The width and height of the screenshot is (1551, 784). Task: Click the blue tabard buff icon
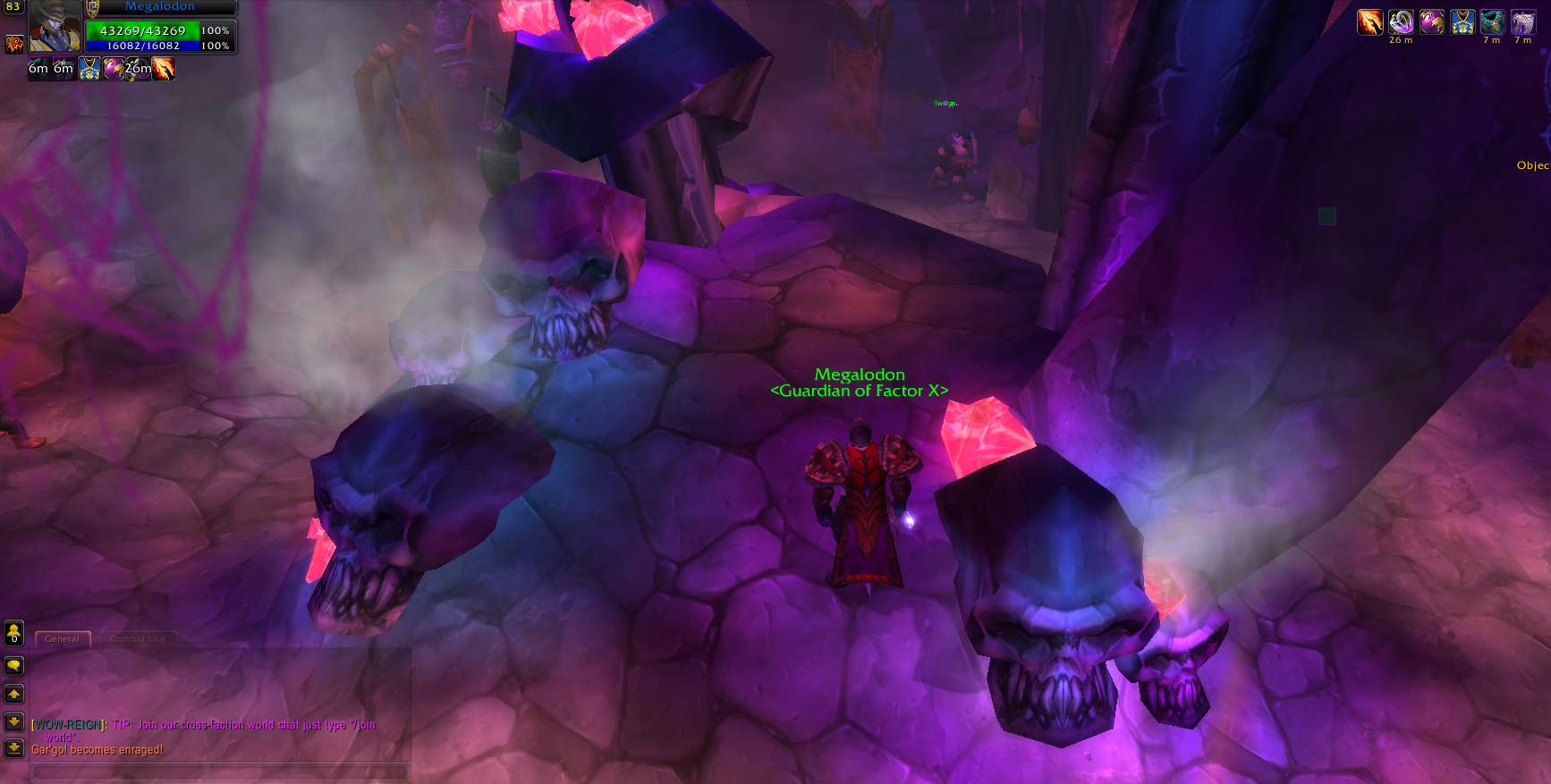(x=1462, y=21)
